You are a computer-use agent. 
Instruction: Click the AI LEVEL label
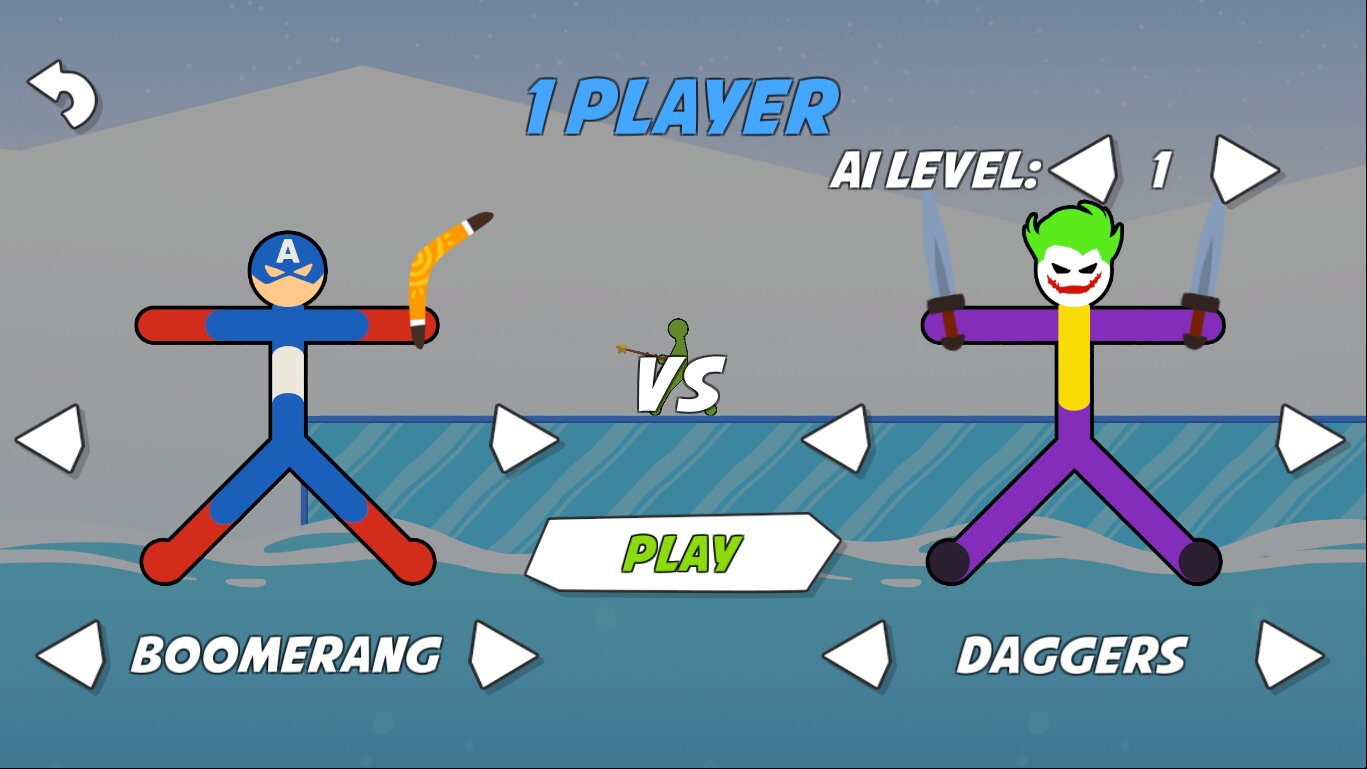[933, 168]
